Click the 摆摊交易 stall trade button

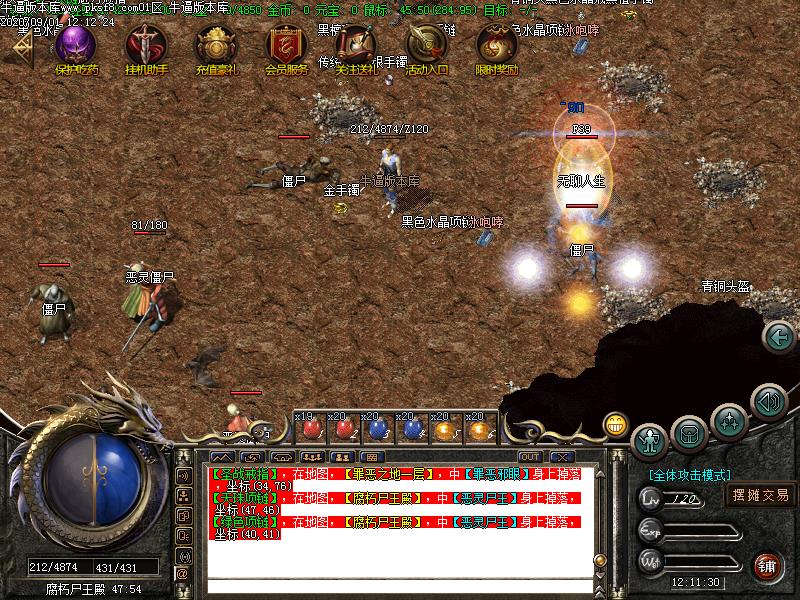[760, 495]
